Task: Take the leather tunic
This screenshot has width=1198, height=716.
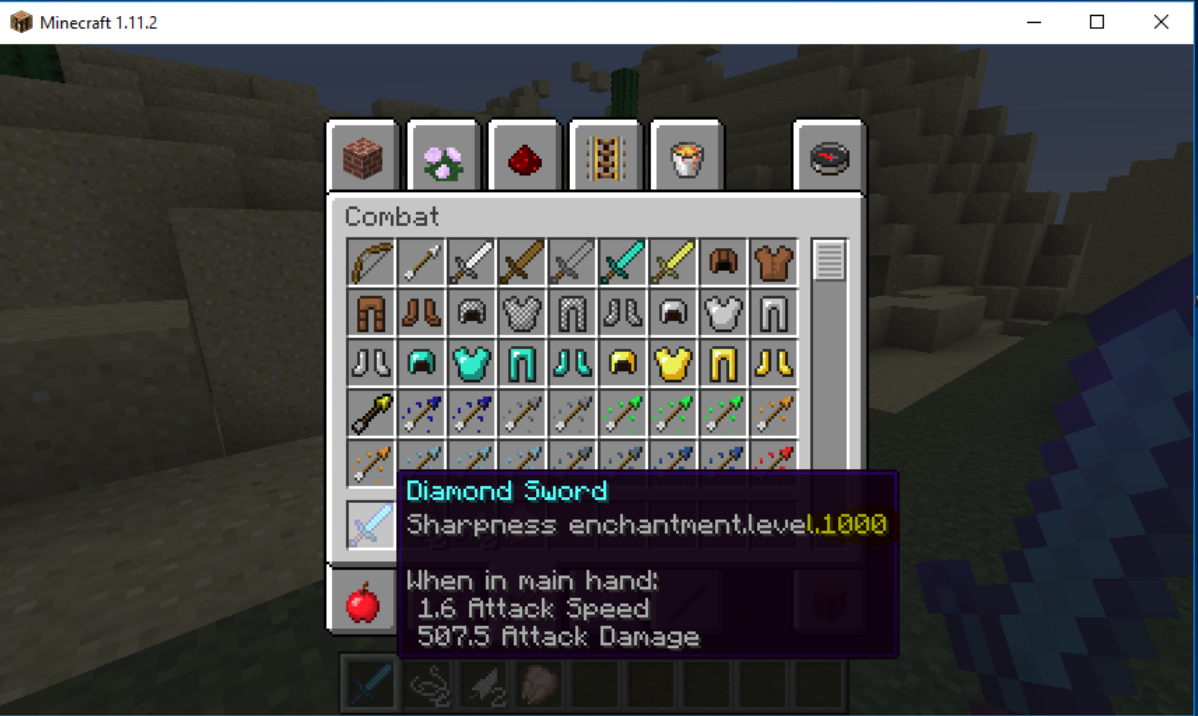Action: 773,262
